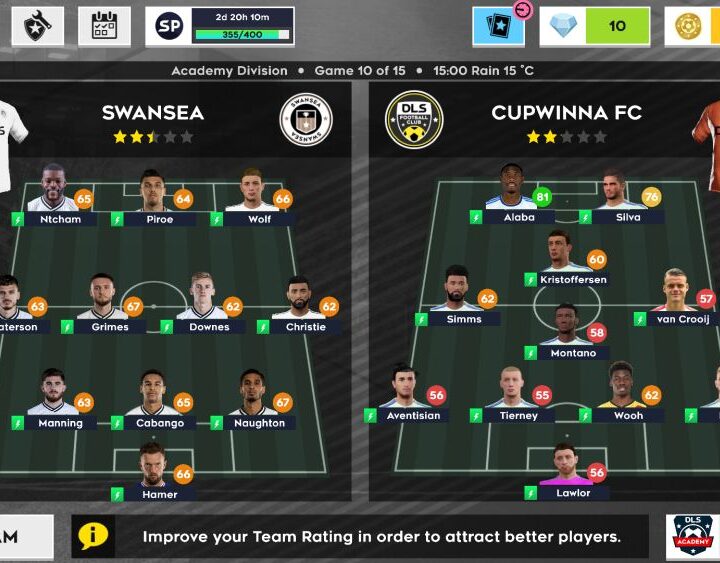Screen dimensions: 720x563
Task: Open the wrench and ball settings icon
Action: point(37,26)
